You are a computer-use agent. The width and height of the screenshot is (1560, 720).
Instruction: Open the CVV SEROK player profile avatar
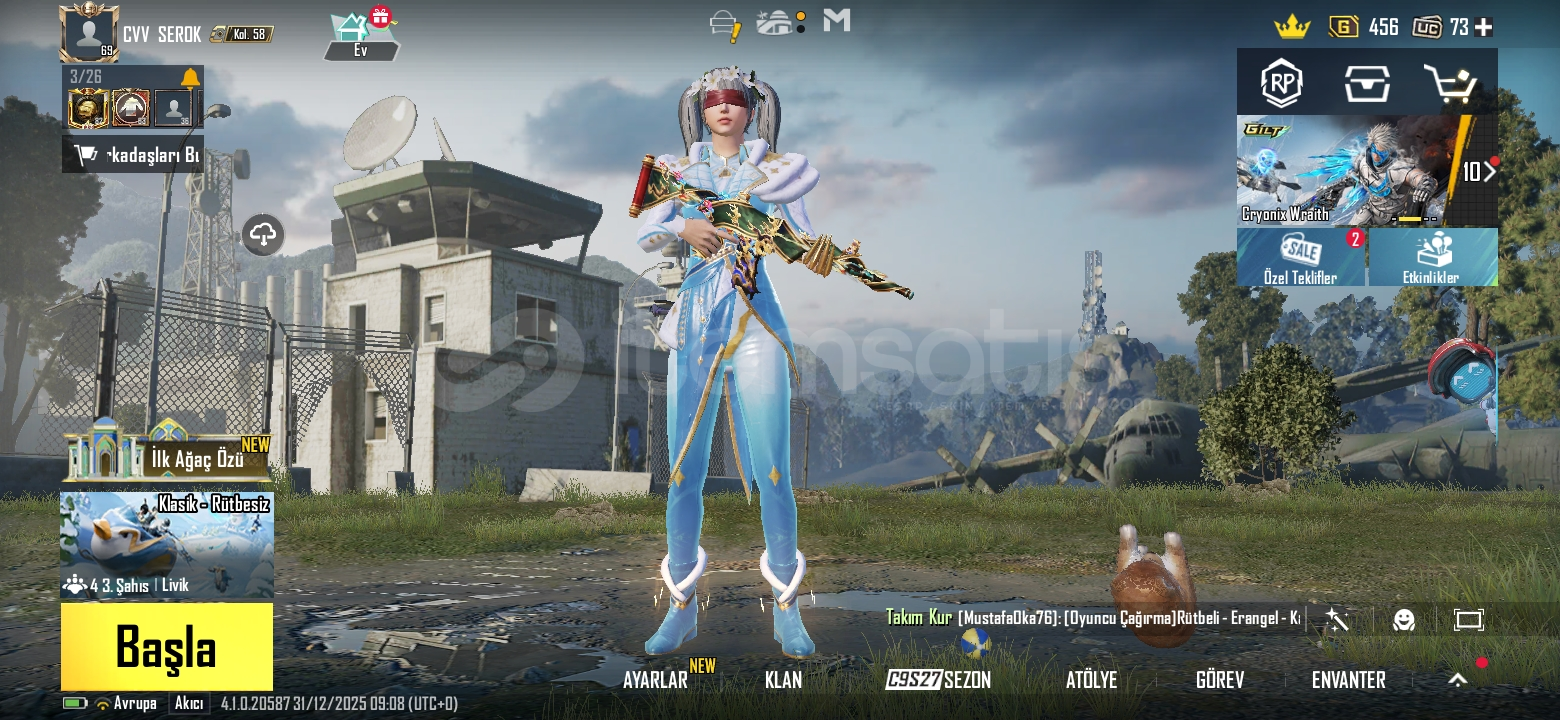coord(89,33)
